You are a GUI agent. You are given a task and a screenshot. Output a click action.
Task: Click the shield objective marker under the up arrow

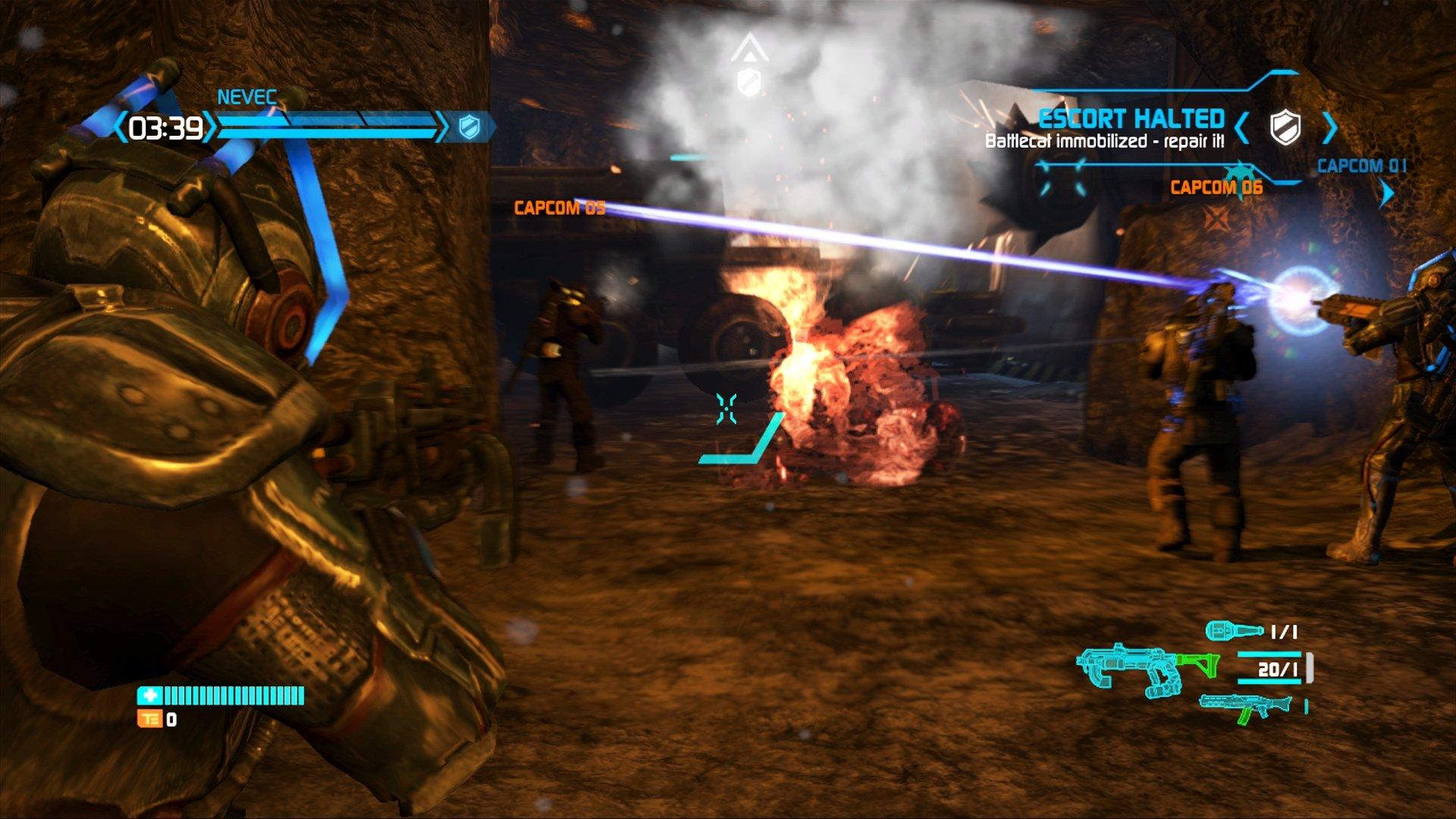pos(750,80)
